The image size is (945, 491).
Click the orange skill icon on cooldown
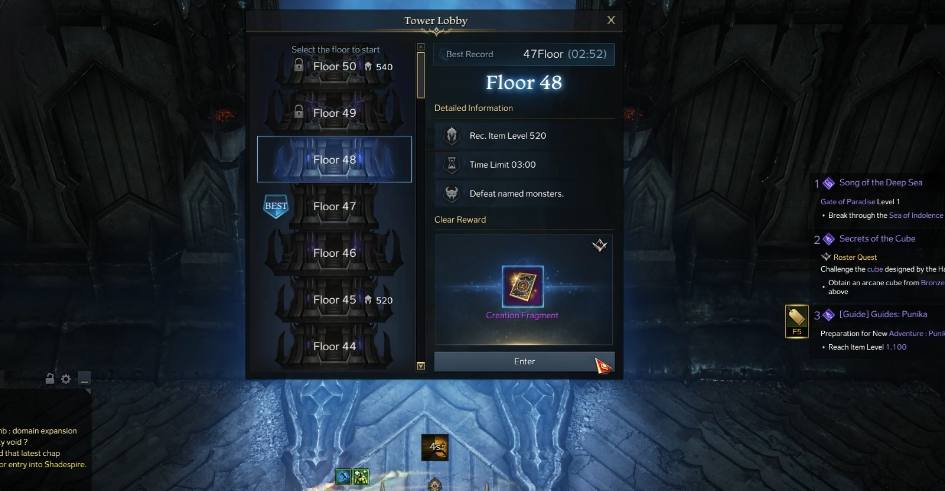[x=434, y=447]
